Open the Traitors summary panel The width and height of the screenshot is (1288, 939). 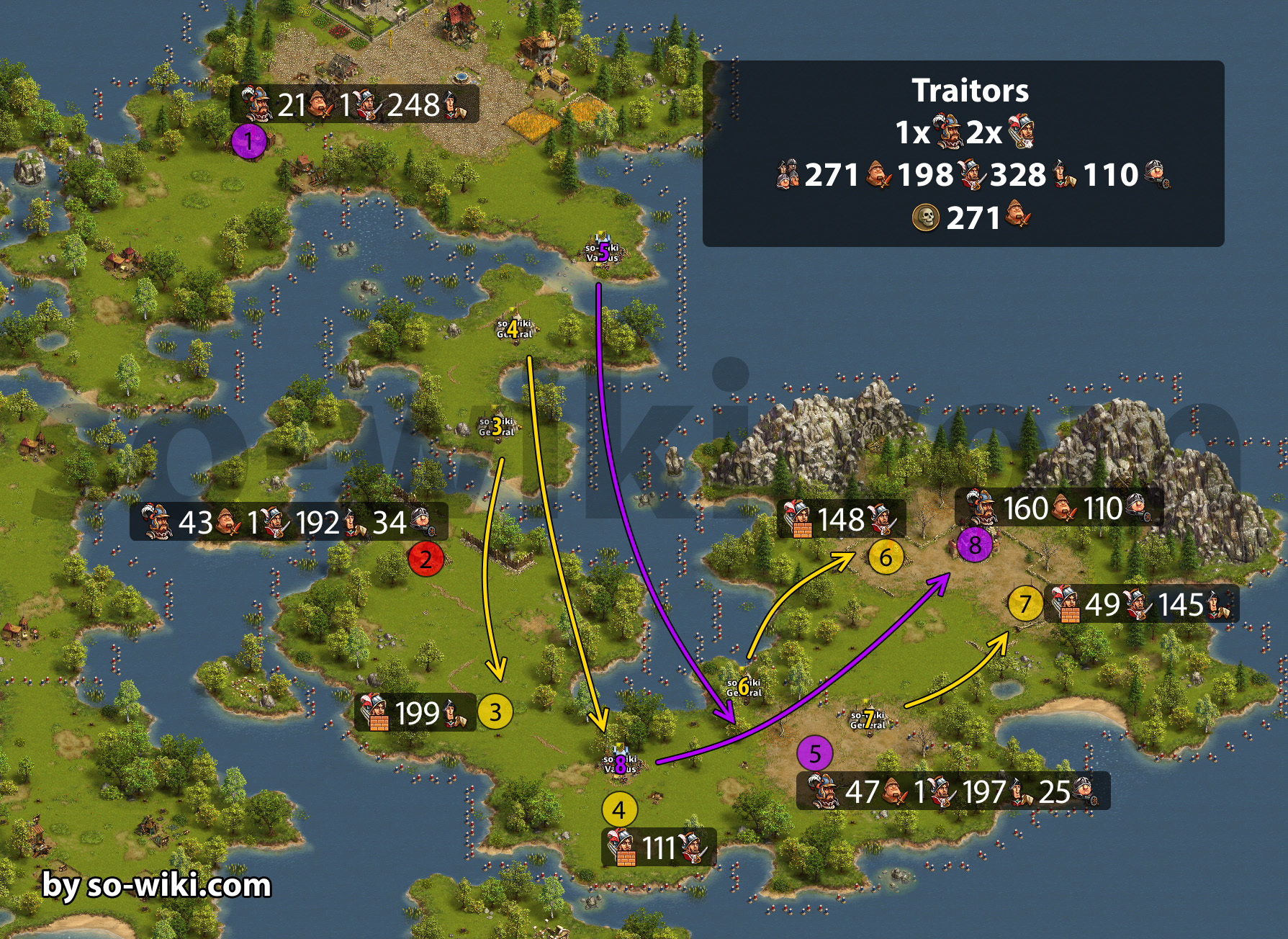click(963, 153)
